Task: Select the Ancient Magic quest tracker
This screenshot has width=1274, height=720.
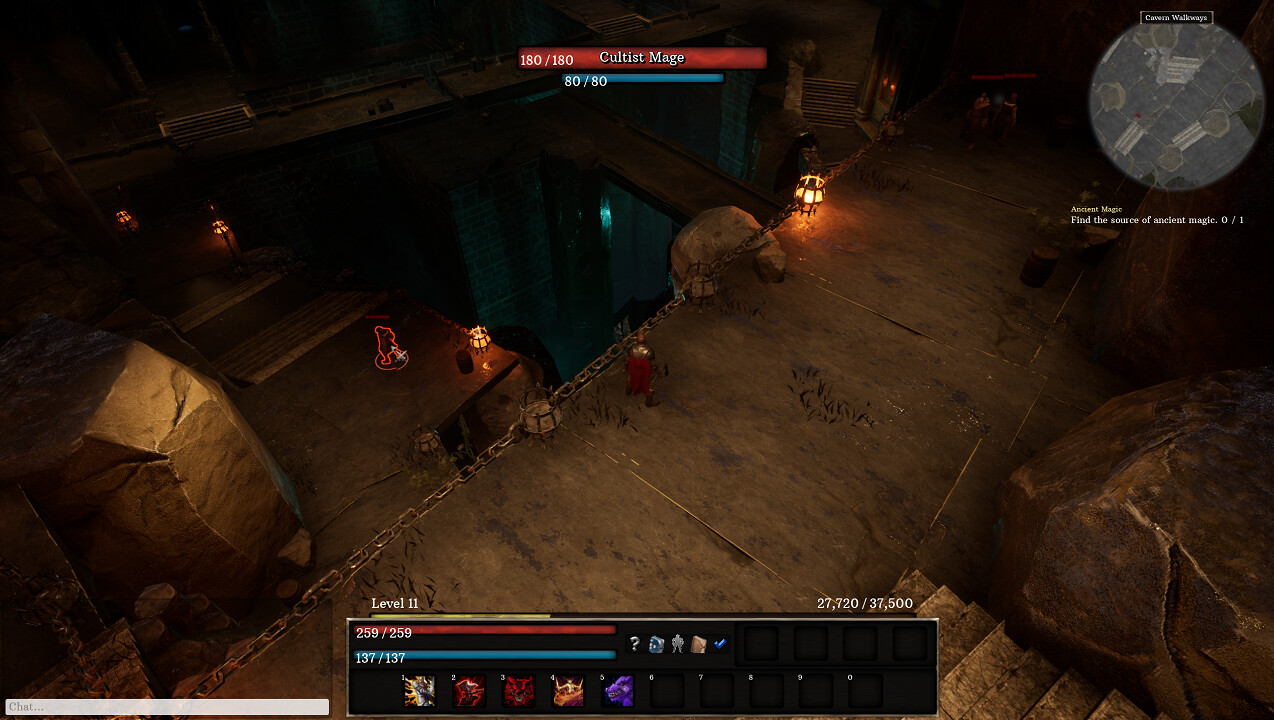Action: pos(1156,215)
